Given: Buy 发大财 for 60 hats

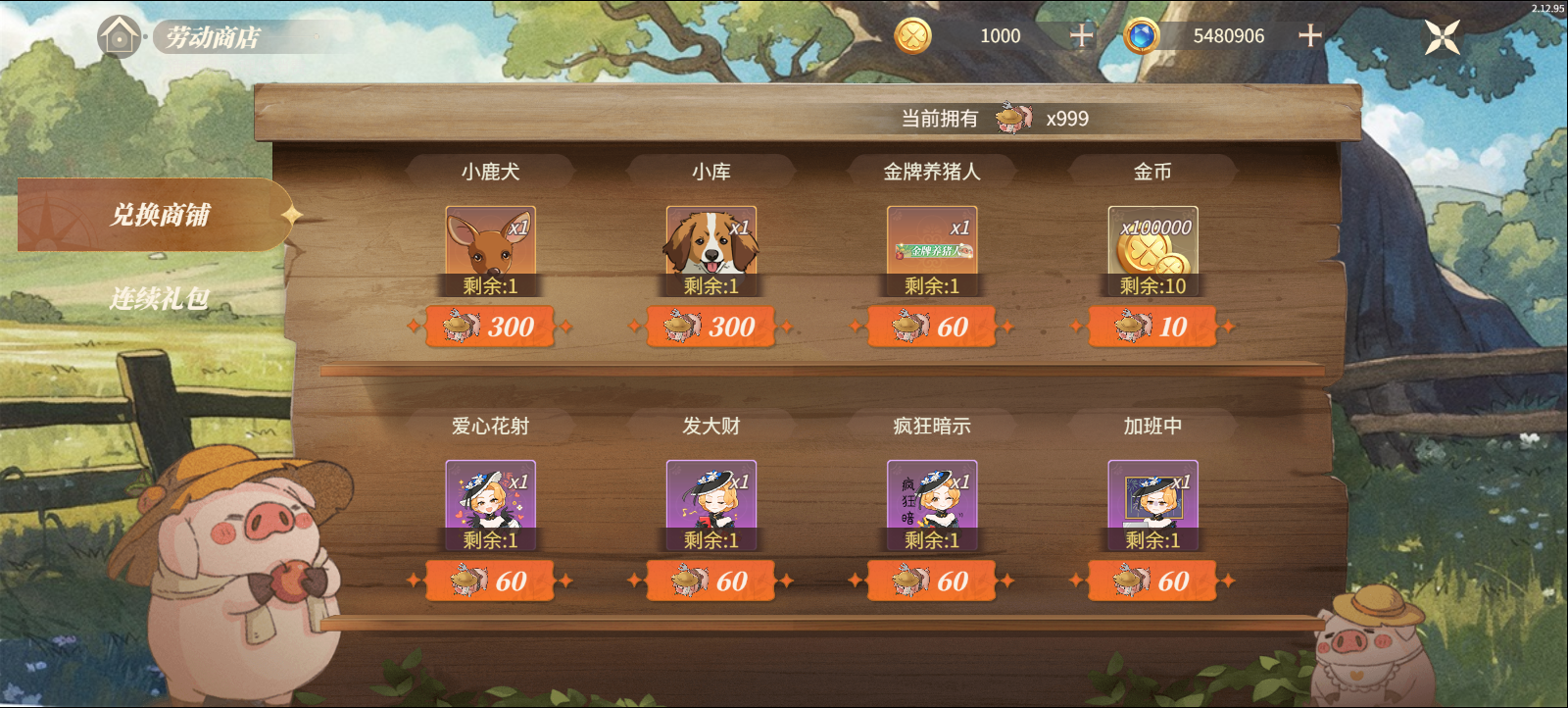Looking at the screenshot, I should [711, 581].
